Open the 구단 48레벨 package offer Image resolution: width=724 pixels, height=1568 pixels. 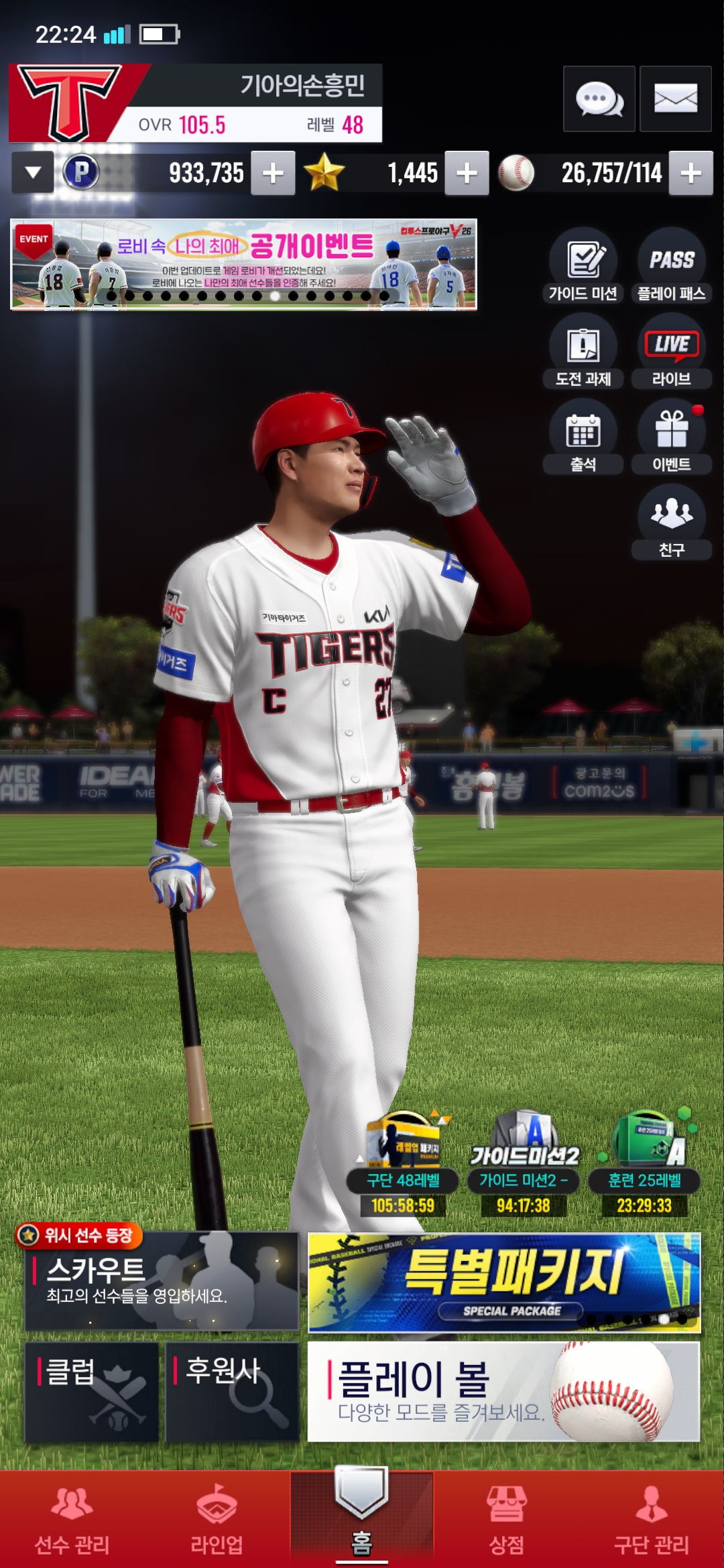[x=403, y=1166]
